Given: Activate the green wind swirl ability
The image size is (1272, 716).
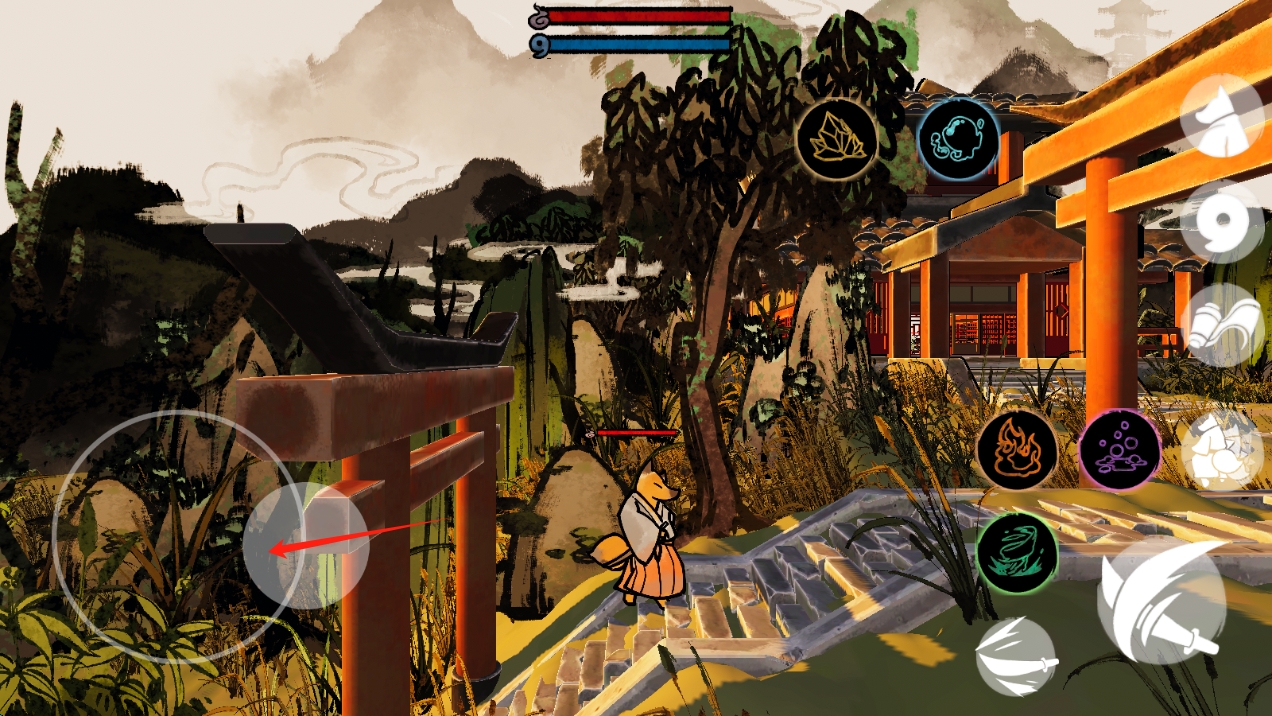Looking at the screenshot, I should tap(1017, 552).
